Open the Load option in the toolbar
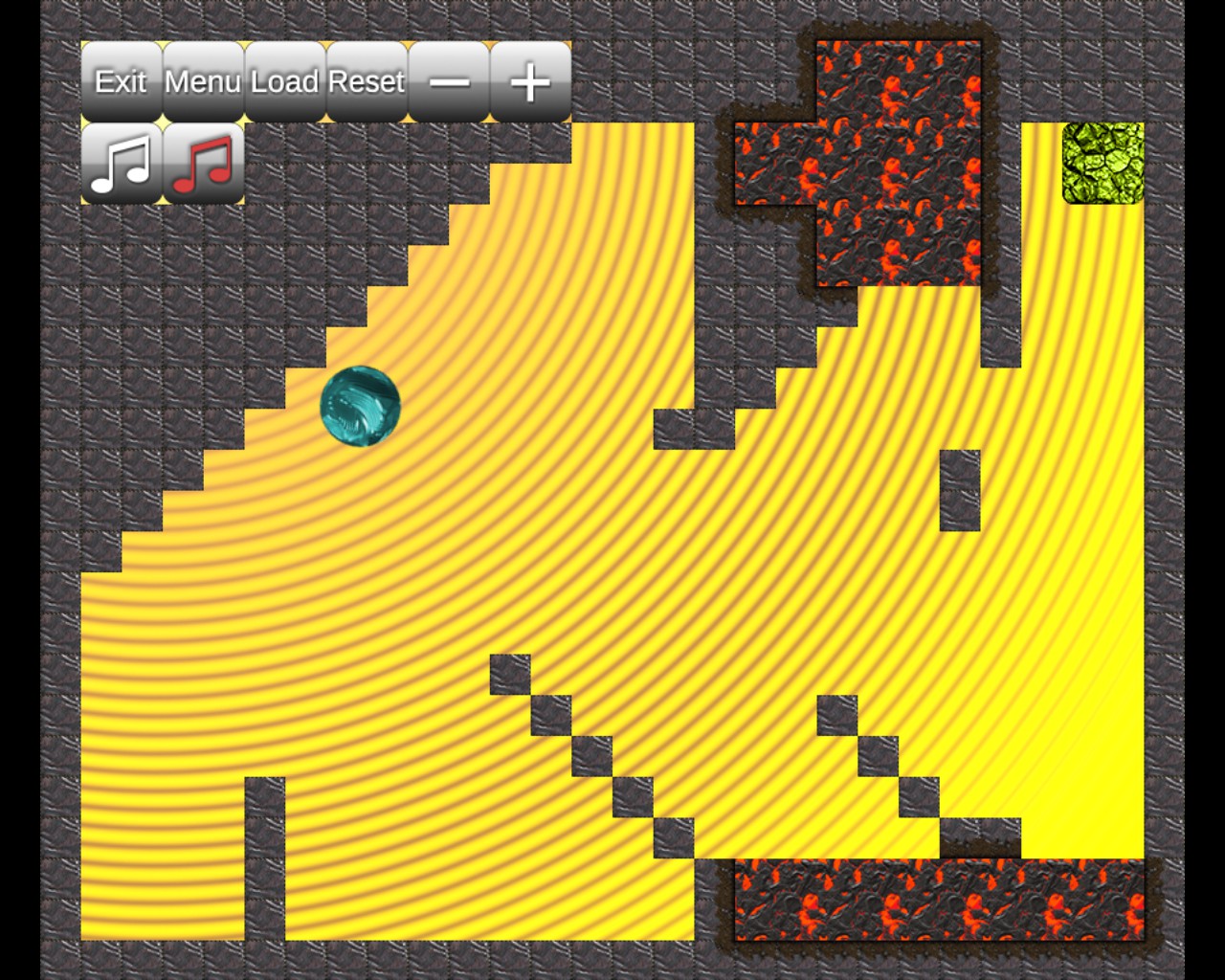This screenshot has width=1225, height=980. point(282,81)
